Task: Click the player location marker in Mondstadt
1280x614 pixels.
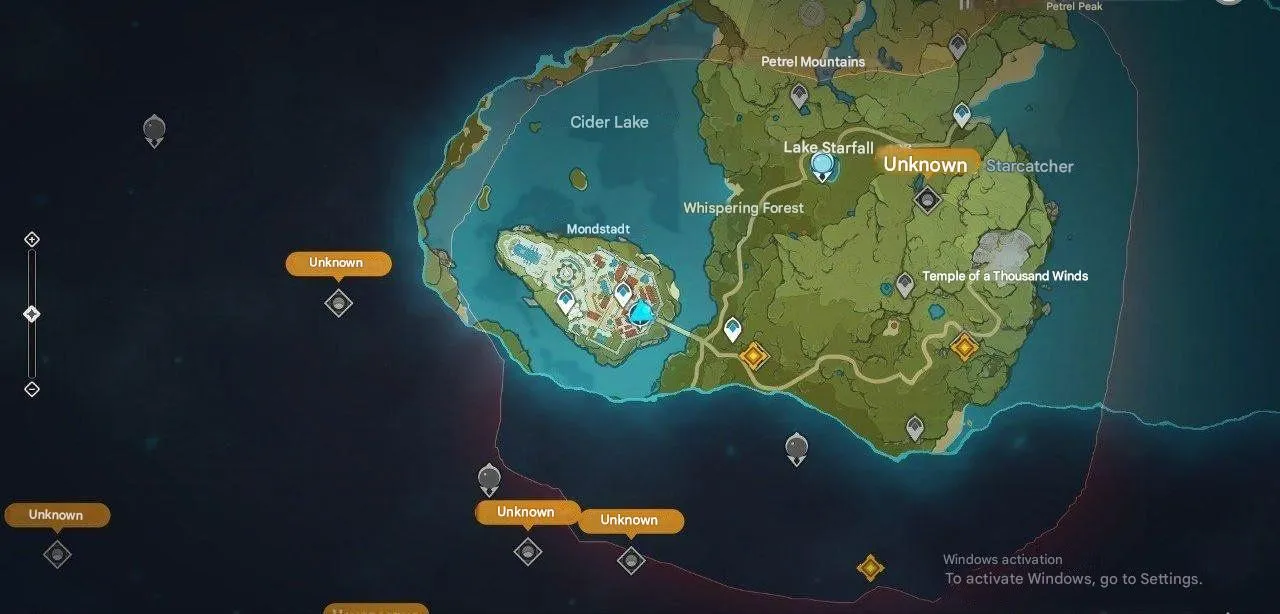Action: click(x=640, y=314)
